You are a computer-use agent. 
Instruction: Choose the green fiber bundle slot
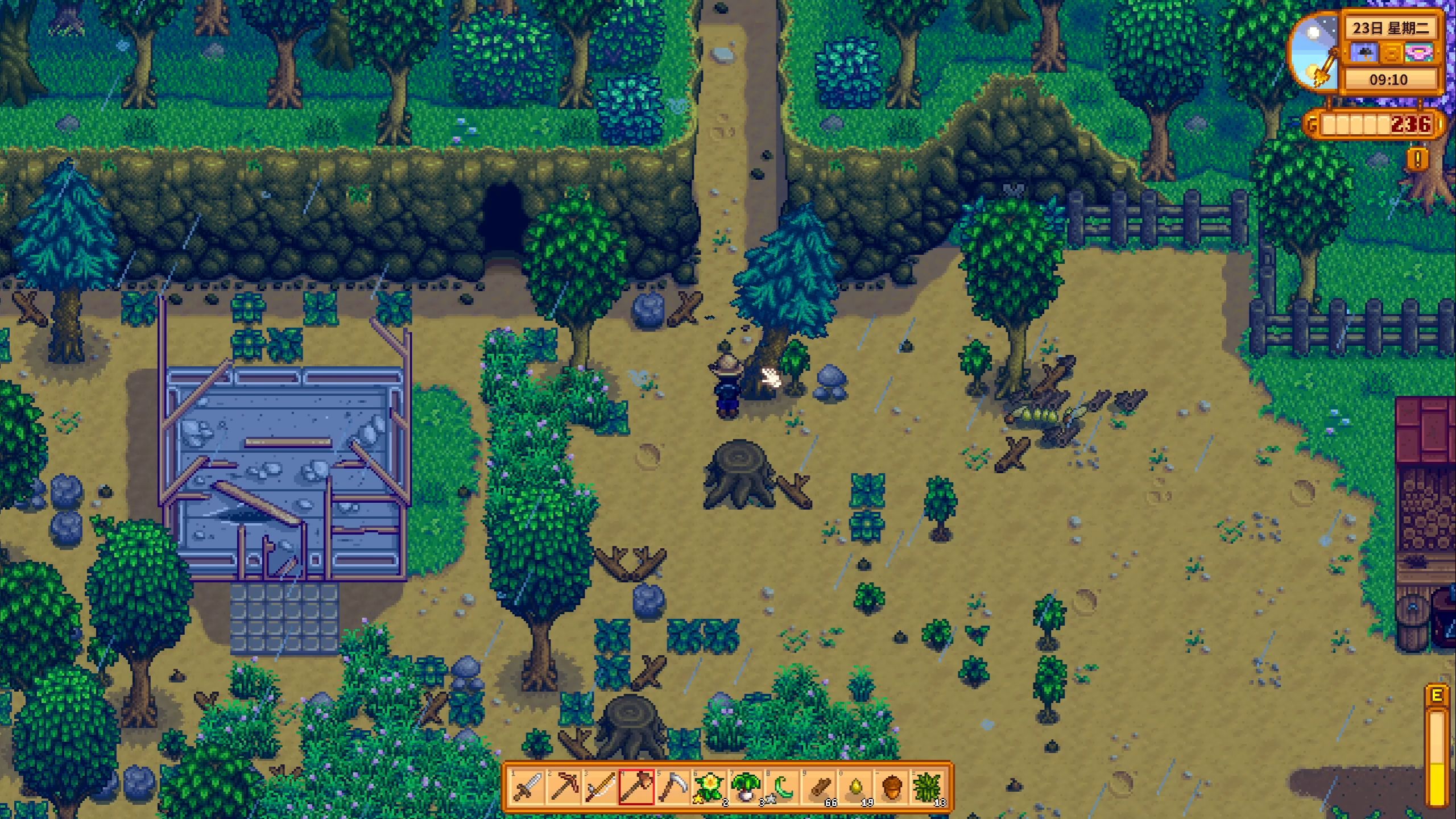[928, 788]
